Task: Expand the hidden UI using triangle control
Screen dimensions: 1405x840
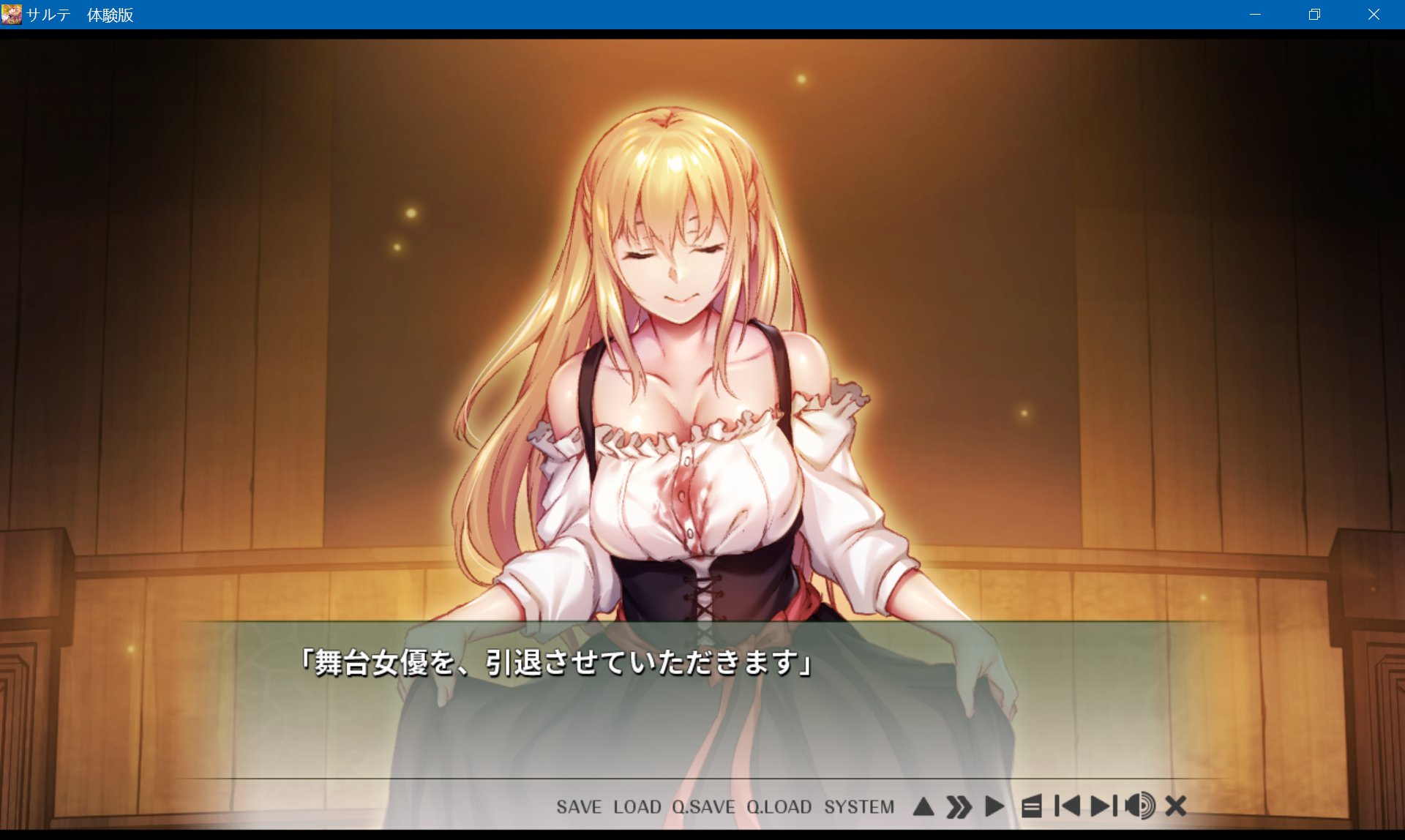Action: tap(923, 806)
